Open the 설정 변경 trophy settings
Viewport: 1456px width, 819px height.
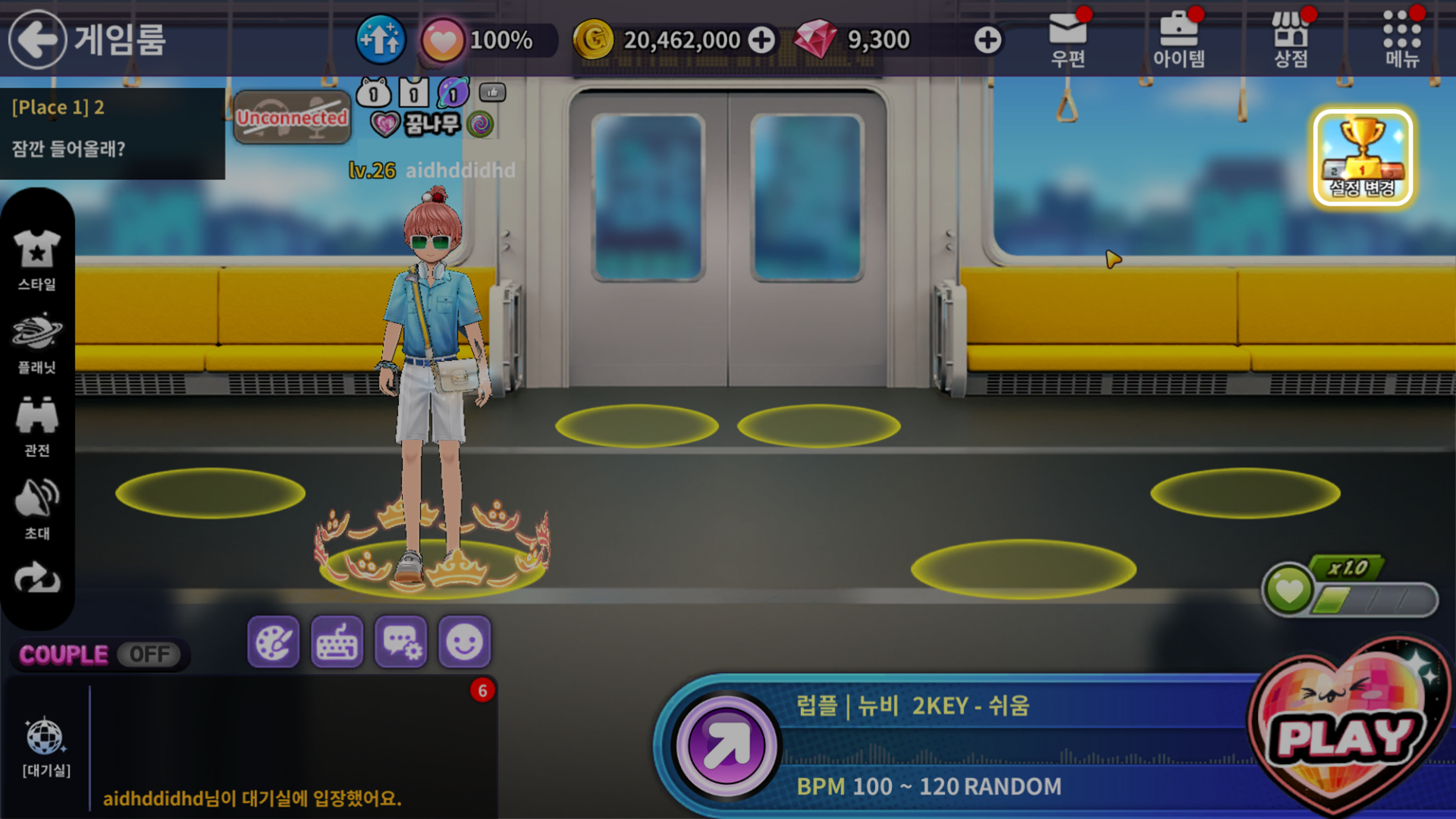point(1363,158)
